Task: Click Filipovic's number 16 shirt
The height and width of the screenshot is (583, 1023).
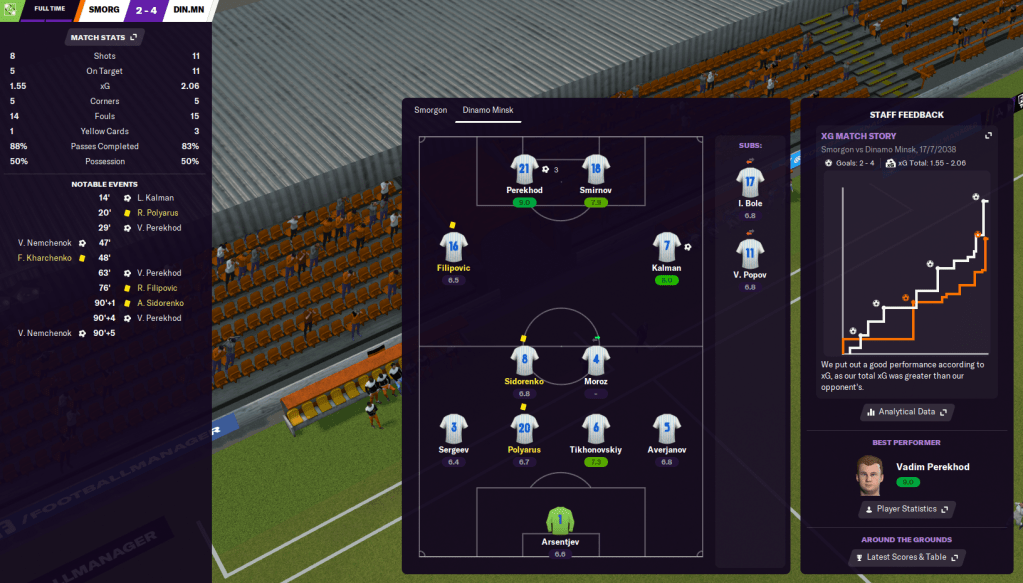Action: point(453,247)
